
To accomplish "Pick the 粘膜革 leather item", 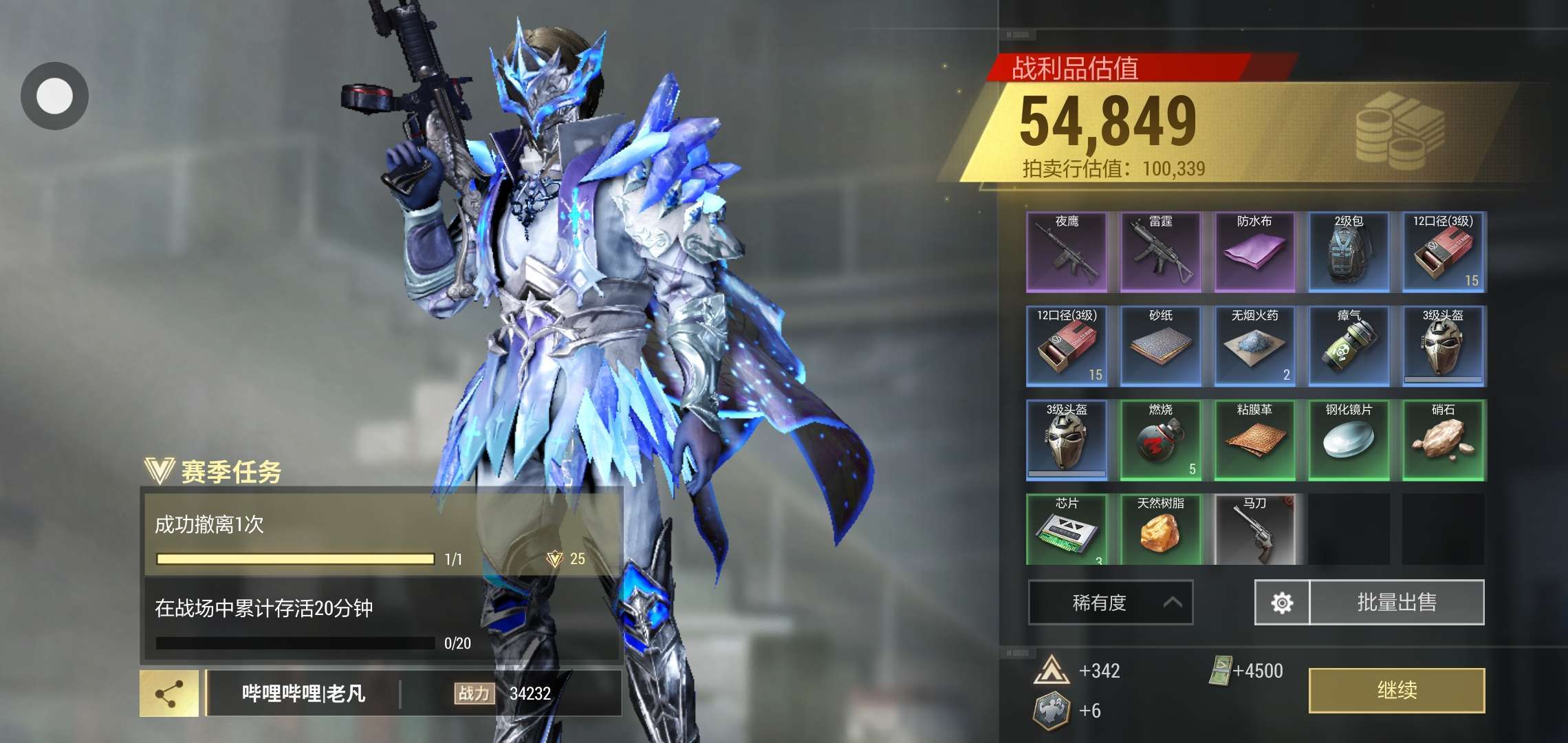I will pyautogui.click(x=1254, y=440).
